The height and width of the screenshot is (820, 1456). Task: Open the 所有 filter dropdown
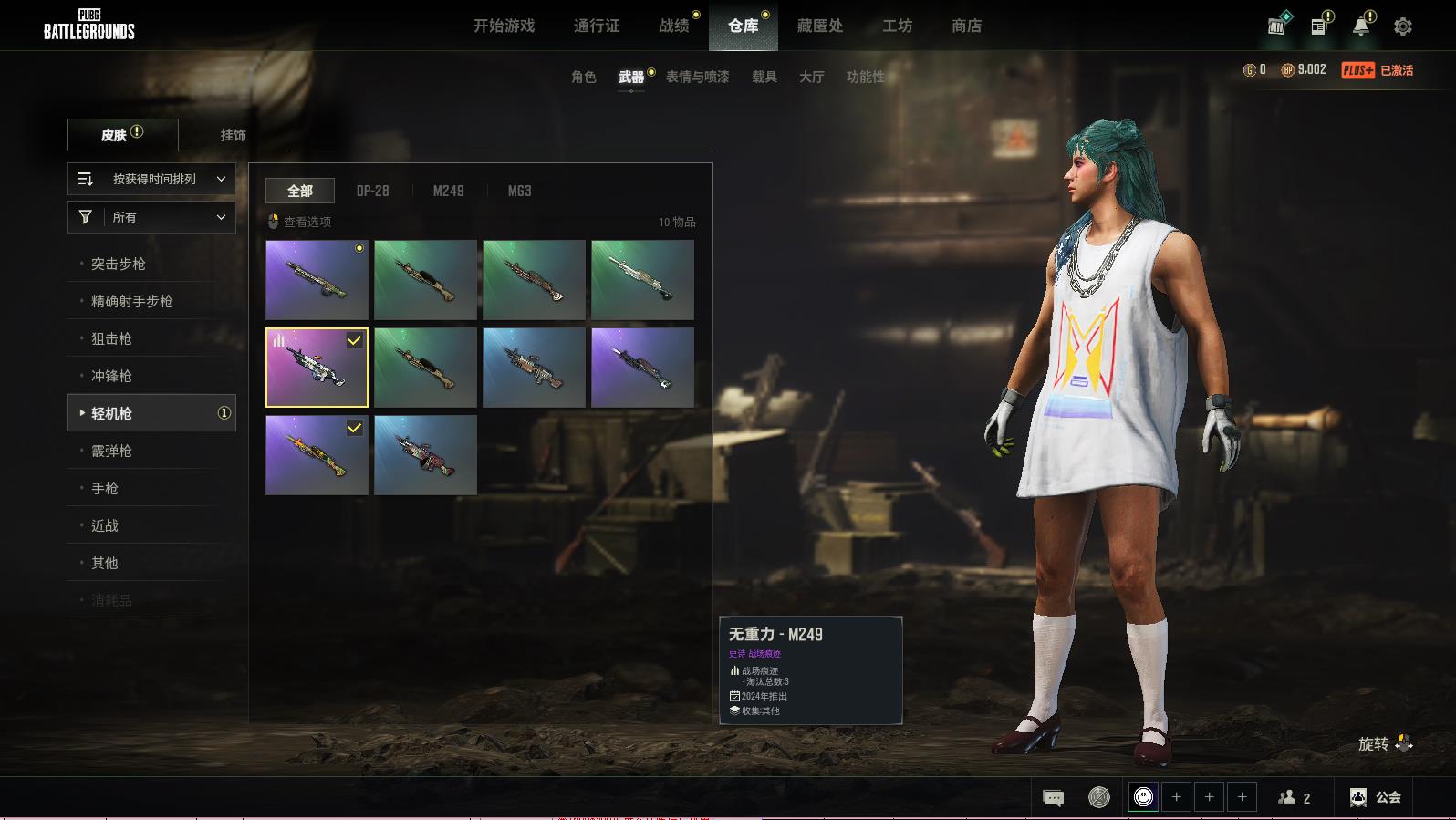[x=151, y=217]
